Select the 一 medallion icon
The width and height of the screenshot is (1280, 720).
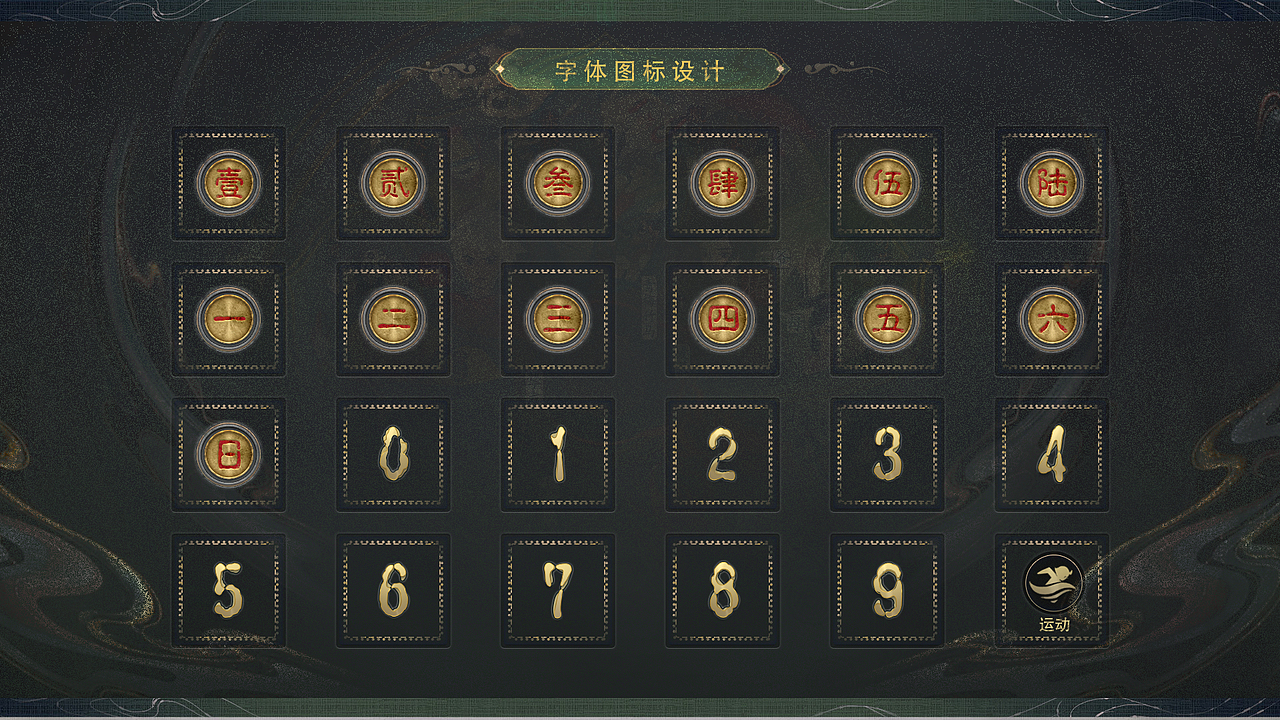pyautogui.click(x=228, y=318)
